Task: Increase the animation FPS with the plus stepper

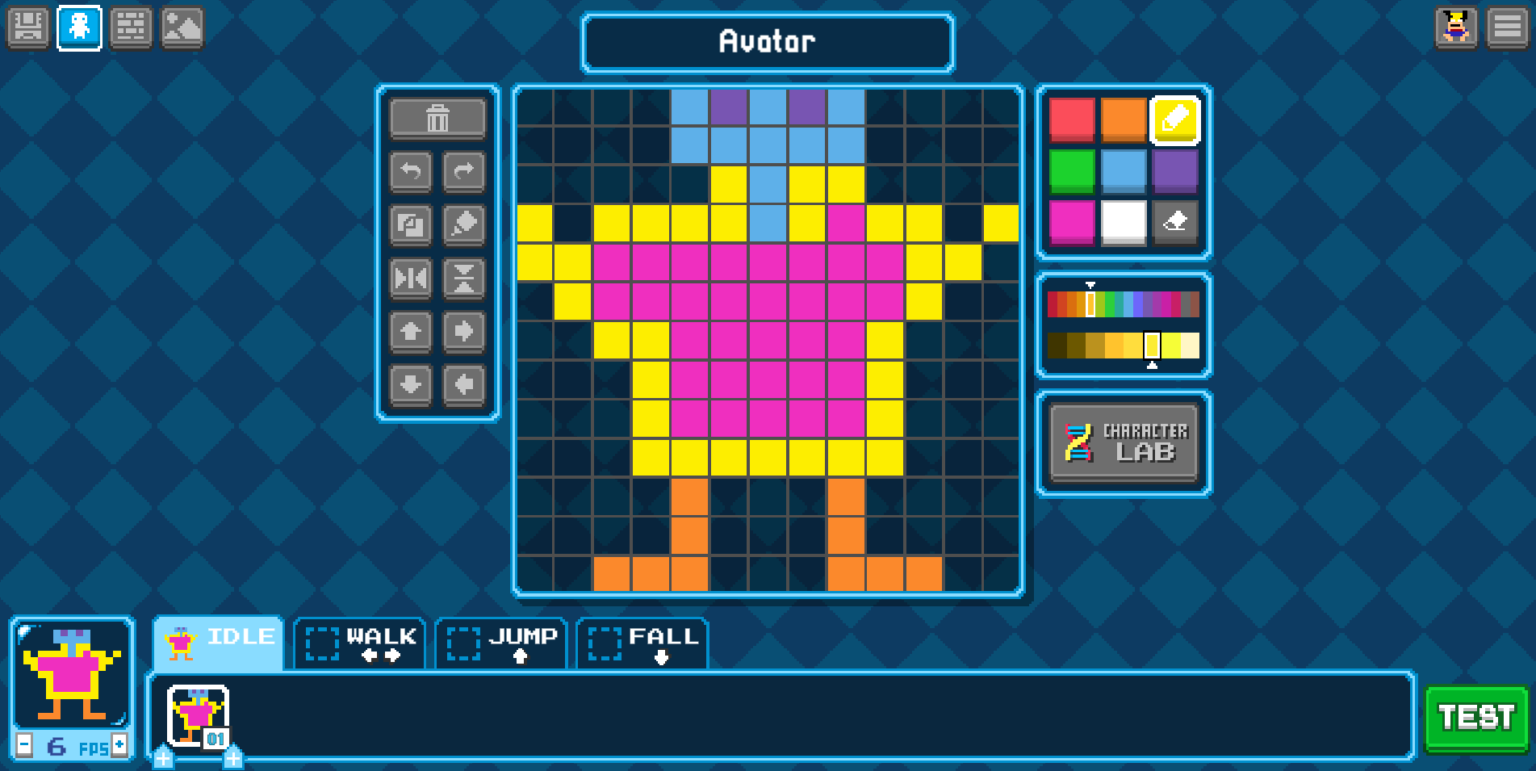Action: coord(119,746)
